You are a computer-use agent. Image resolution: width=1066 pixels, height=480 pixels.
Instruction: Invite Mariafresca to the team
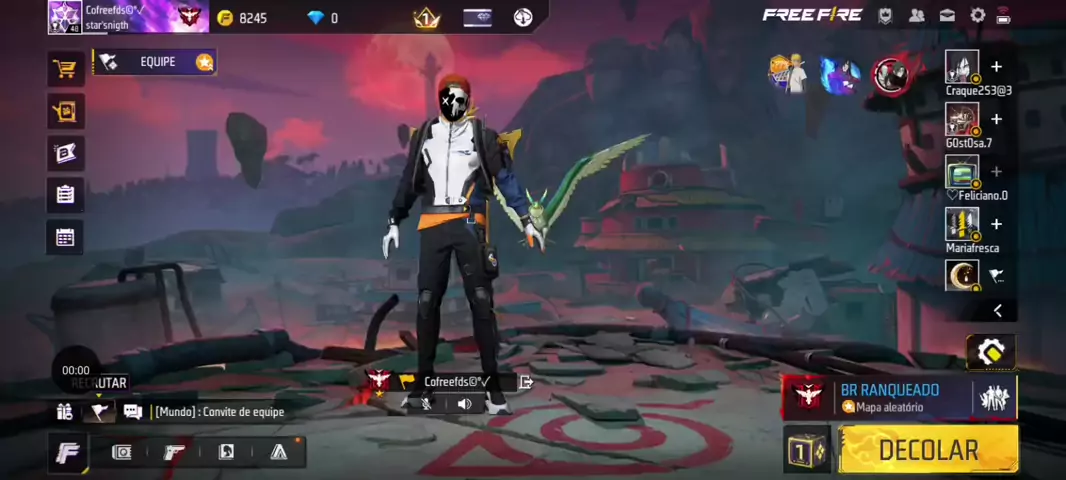click(x=996, y=224)
